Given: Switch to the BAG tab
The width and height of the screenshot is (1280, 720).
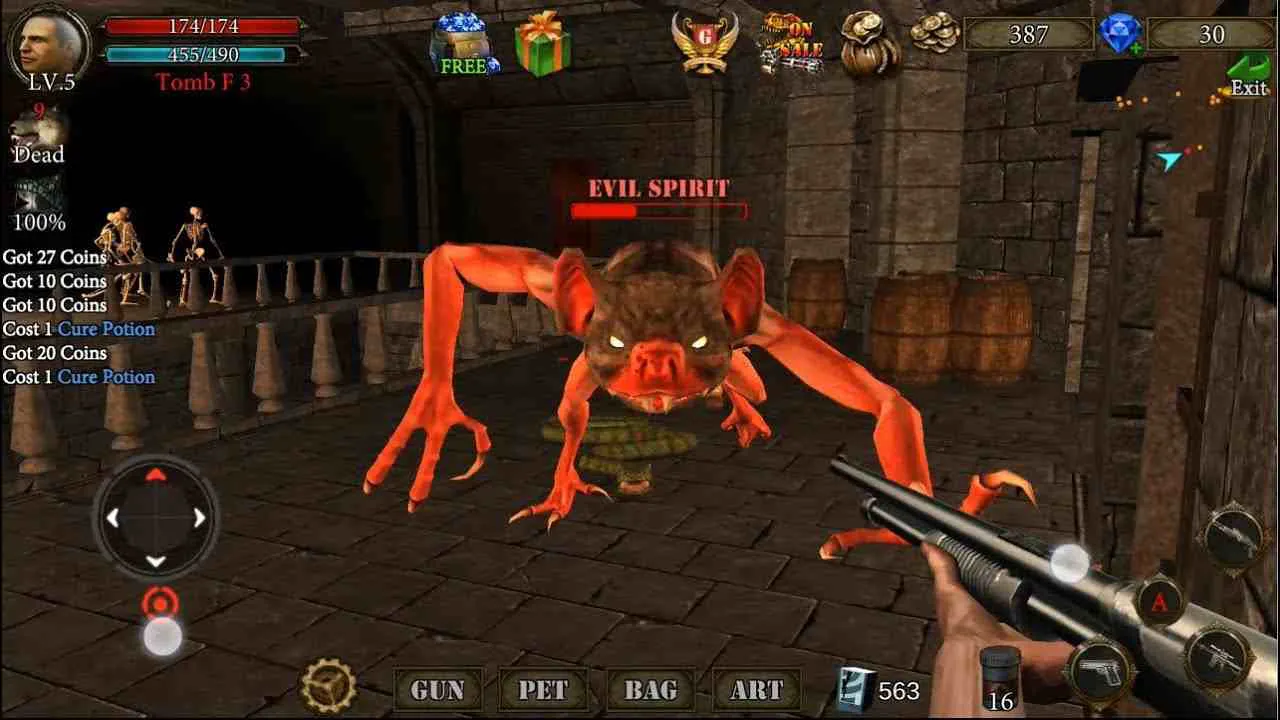Looking at the screenshot, I should [x=649, y=689].
